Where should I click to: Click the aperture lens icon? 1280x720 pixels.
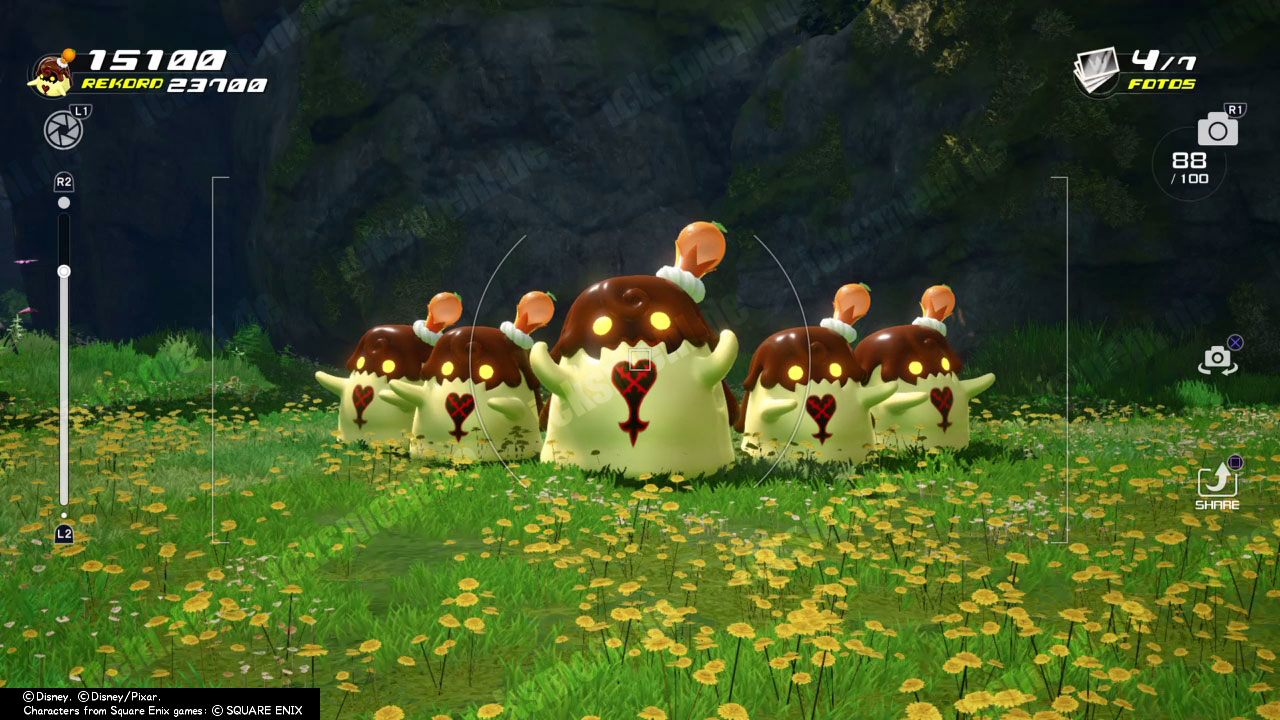(x=63, y=130)
